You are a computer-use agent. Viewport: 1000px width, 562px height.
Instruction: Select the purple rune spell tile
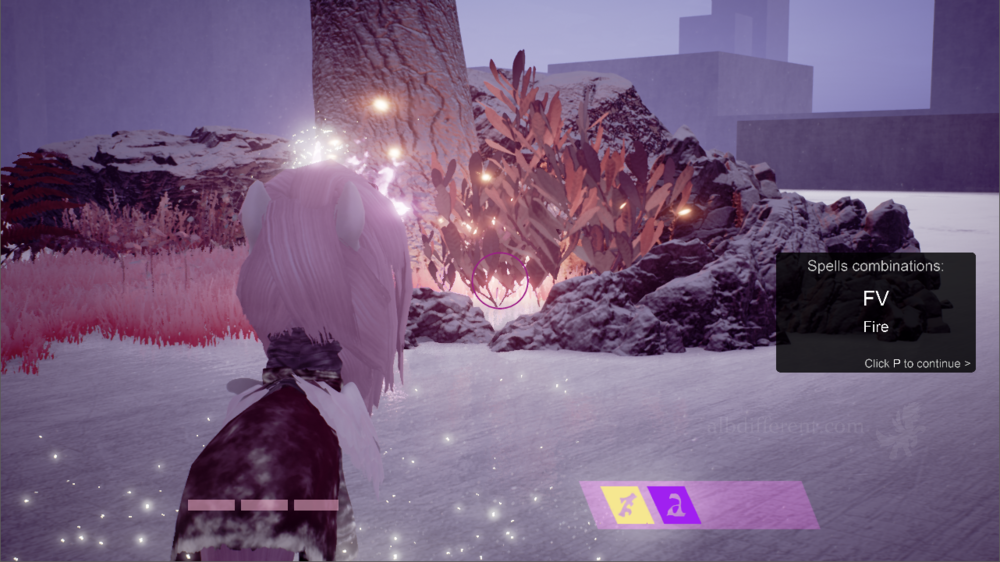[675, 505]
